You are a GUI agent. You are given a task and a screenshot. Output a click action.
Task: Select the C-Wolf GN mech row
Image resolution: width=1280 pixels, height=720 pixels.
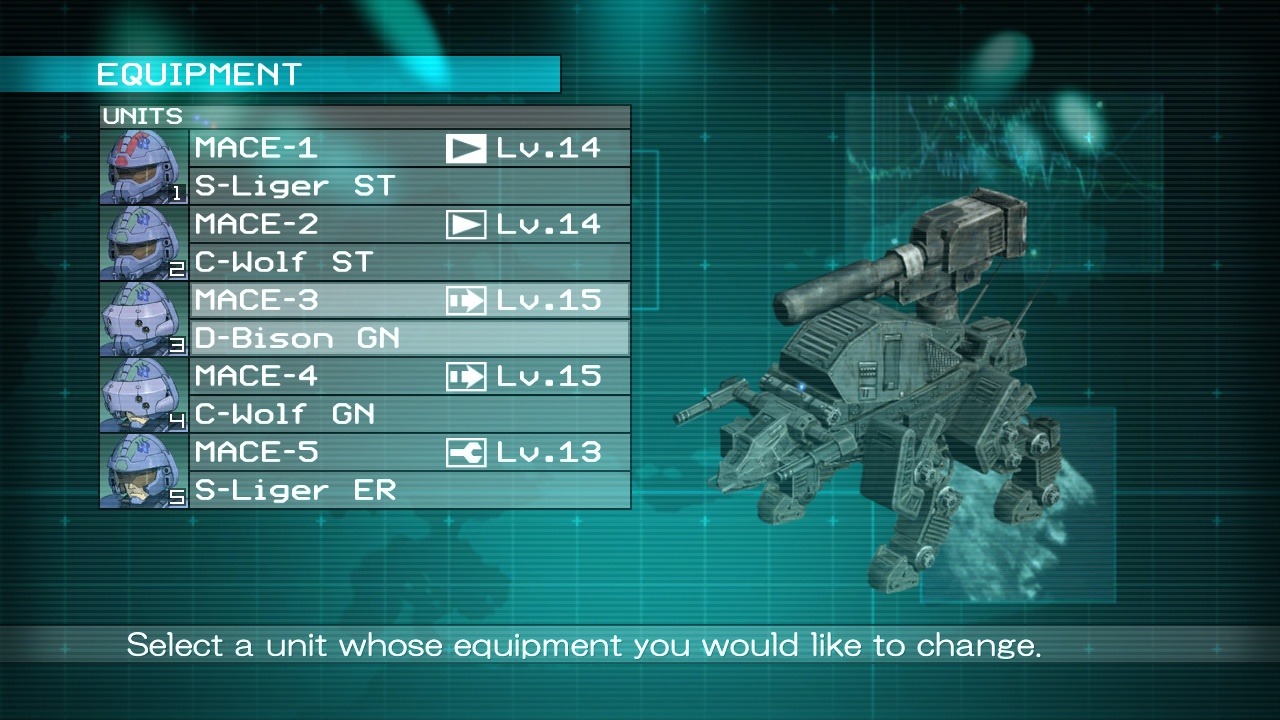[x=410, y=414]
